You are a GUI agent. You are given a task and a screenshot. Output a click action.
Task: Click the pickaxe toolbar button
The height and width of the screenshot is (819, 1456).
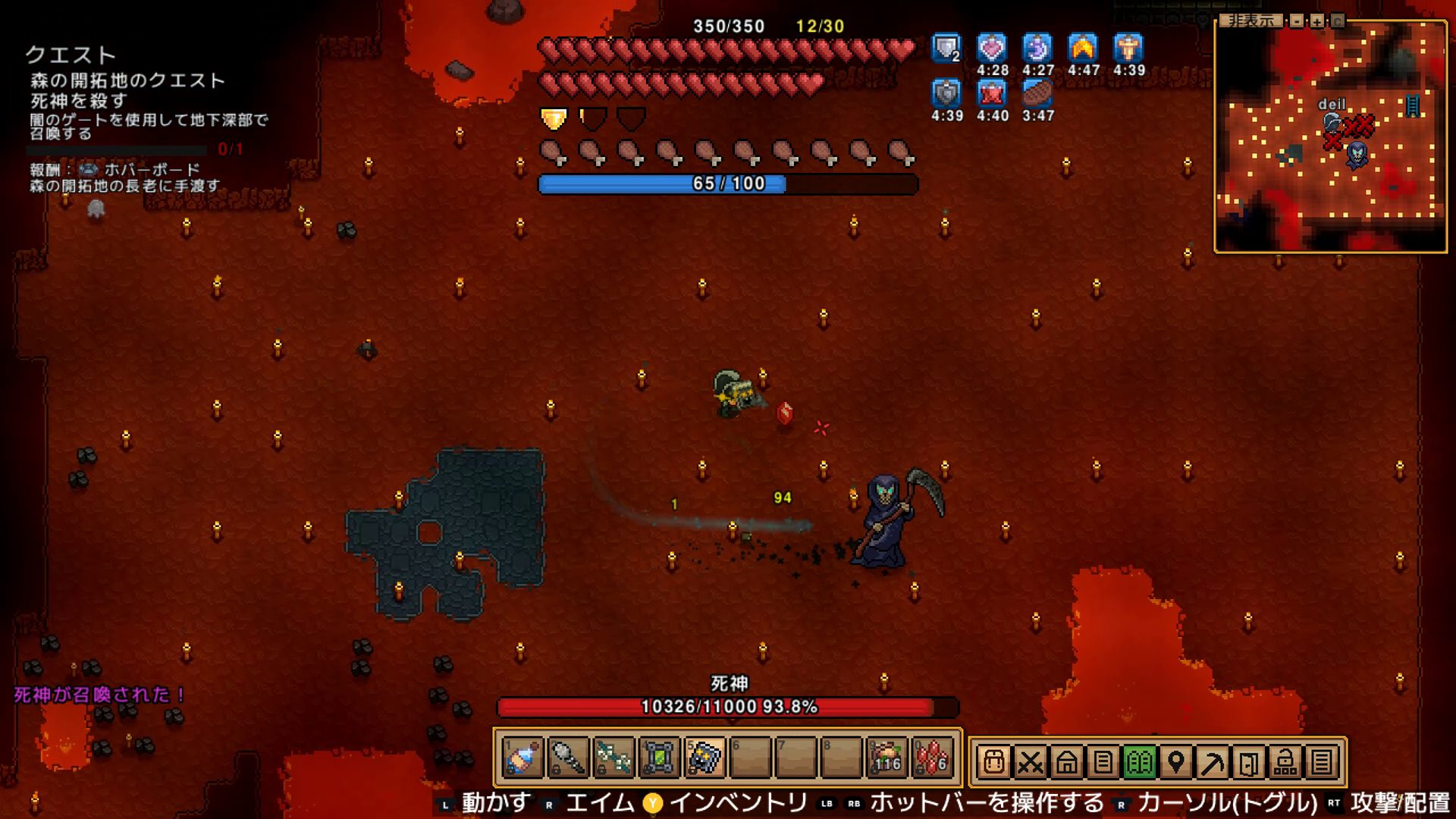tap(1212, 761)
